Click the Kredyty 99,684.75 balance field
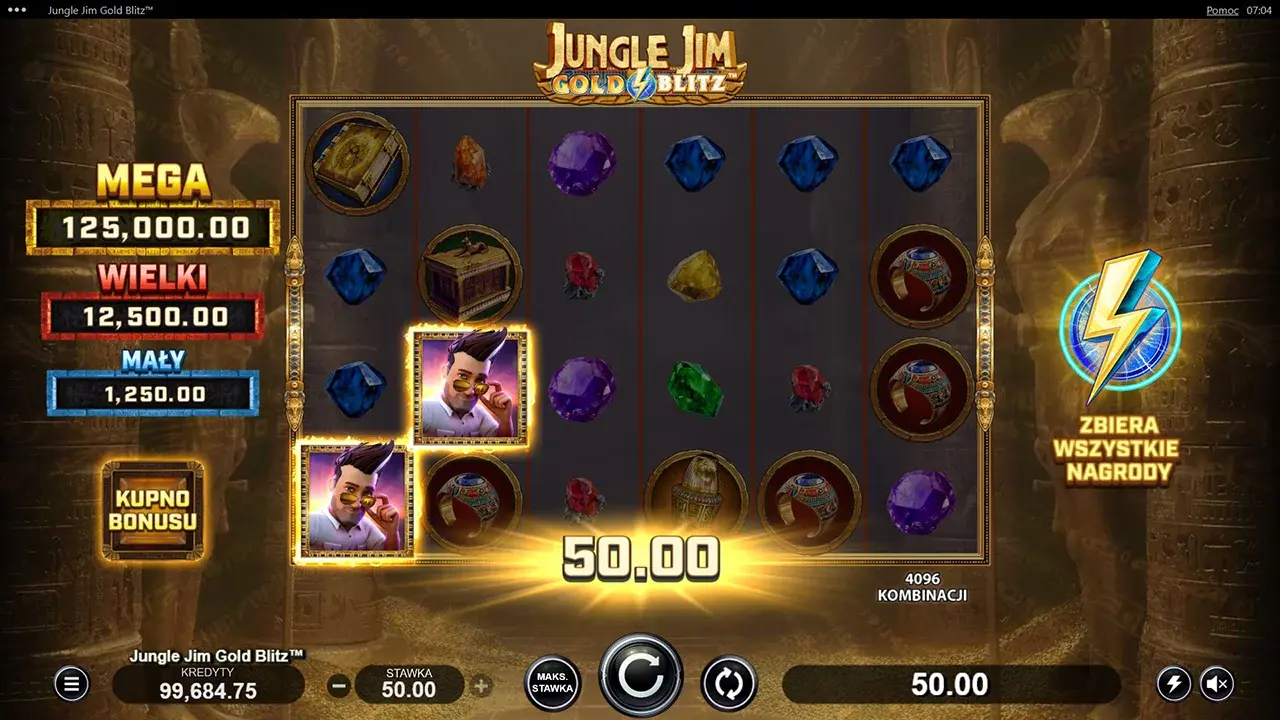This screenshot has height=720, width=1280. 208,685
